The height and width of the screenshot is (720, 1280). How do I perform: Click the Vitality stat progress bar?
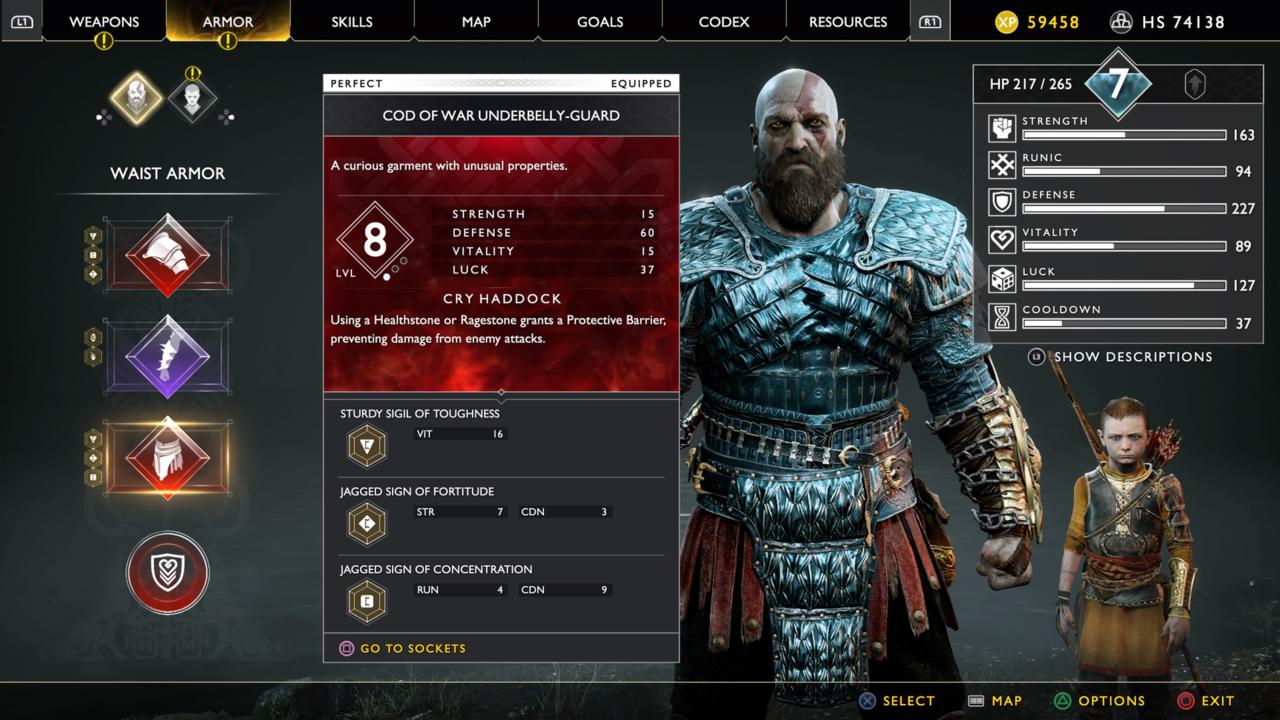1123,246
